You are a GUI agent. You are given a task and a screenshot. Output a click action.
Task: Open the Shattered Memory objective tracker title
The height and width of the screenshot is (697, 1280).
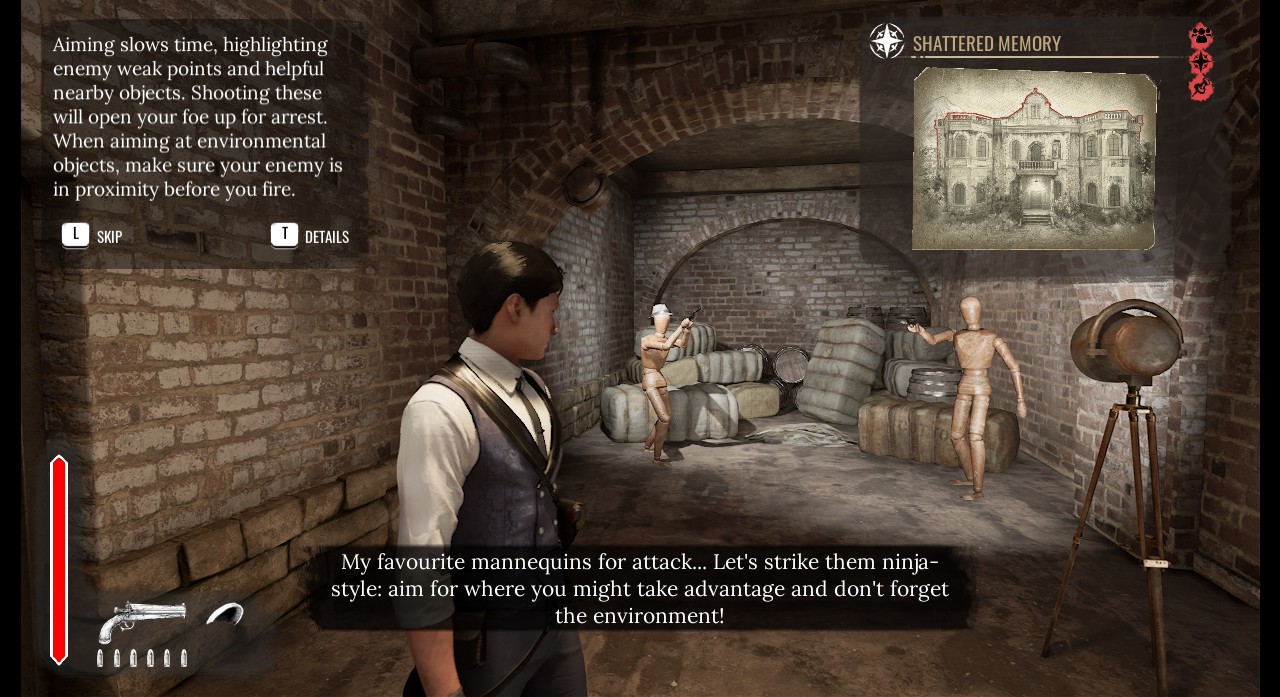click(x=986, y=43)
